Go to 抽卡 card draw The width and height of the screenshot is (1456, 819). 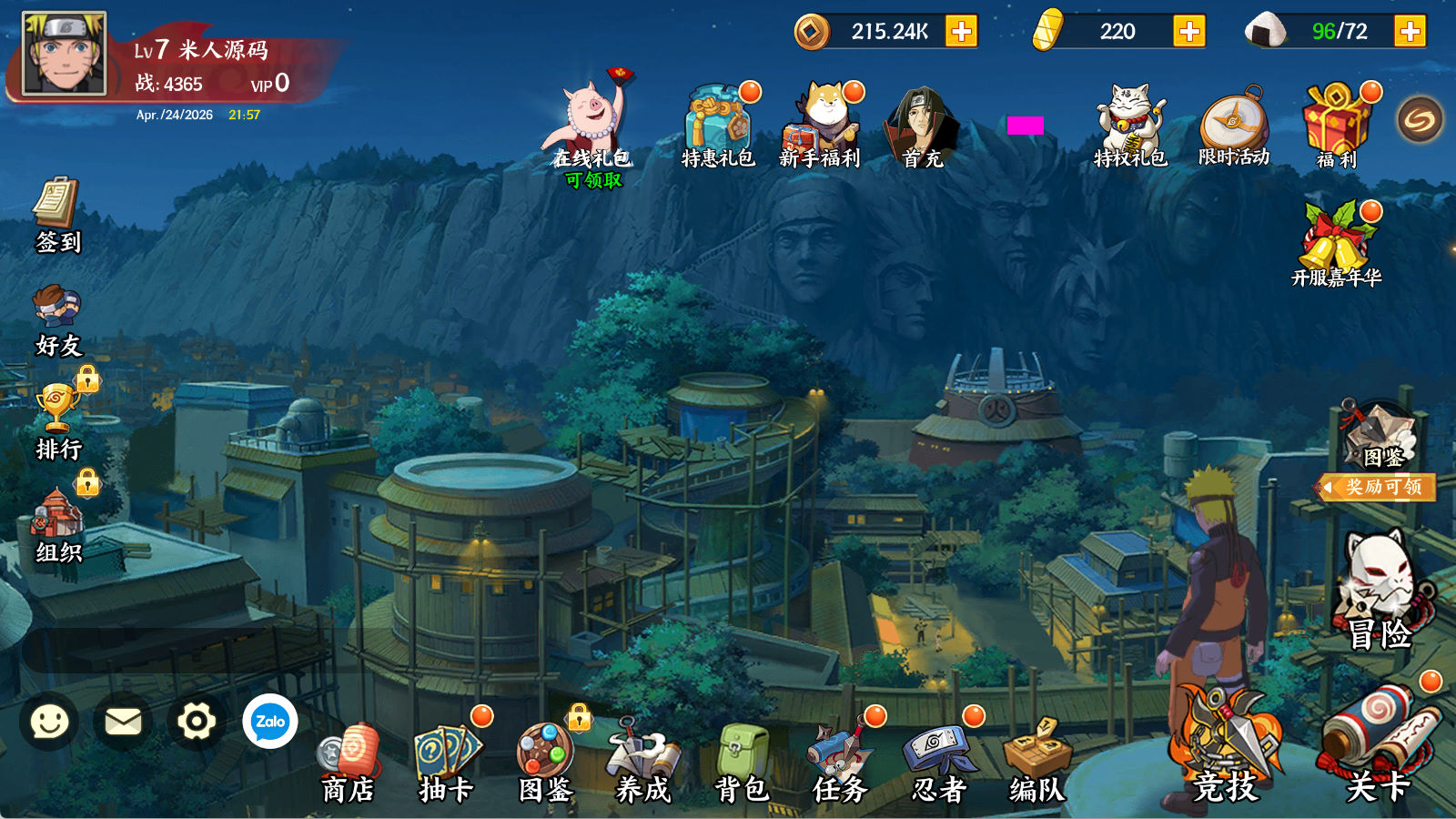click(446, 764)
